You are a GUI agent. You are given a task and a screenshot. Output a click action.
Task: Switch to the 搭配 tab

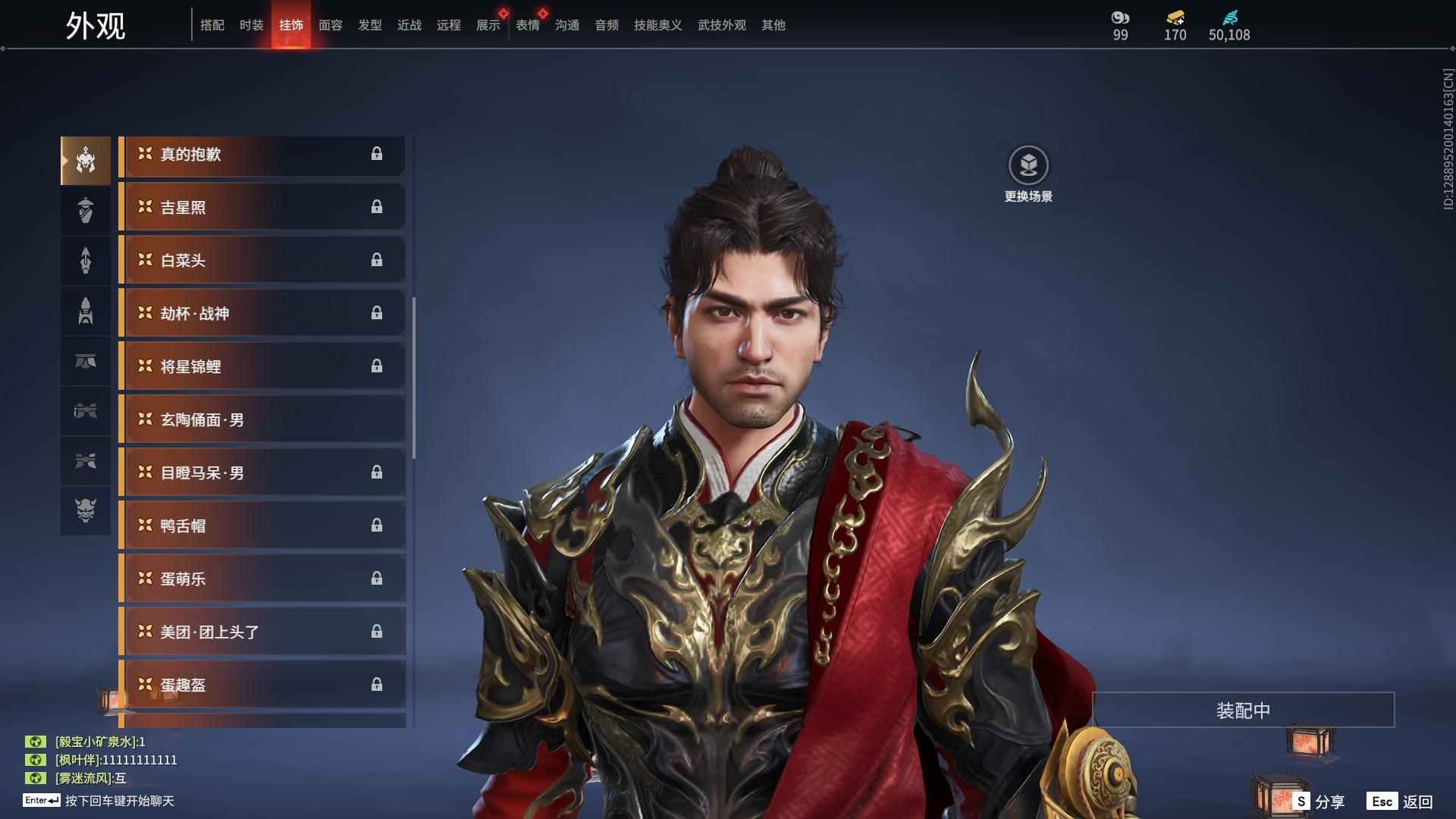(x=212, y=25)
